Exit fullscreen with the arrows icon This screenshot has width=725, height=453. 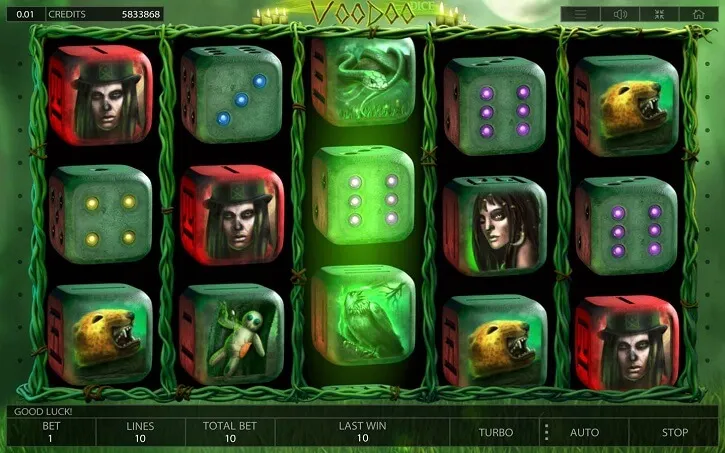tap(659, 14)
